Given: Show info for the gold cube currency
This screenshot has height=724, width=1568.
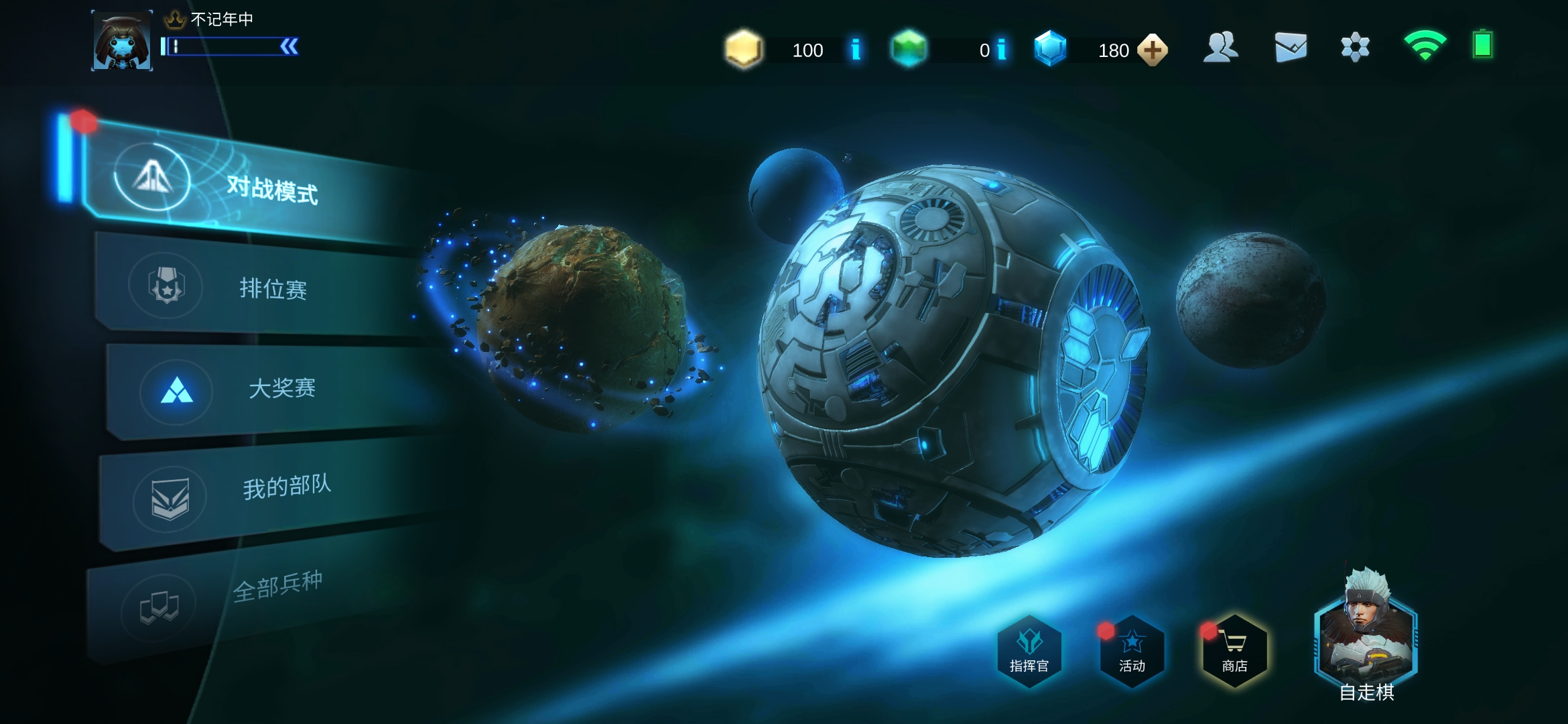Looking at the screenshot, I should coord(856,50).
